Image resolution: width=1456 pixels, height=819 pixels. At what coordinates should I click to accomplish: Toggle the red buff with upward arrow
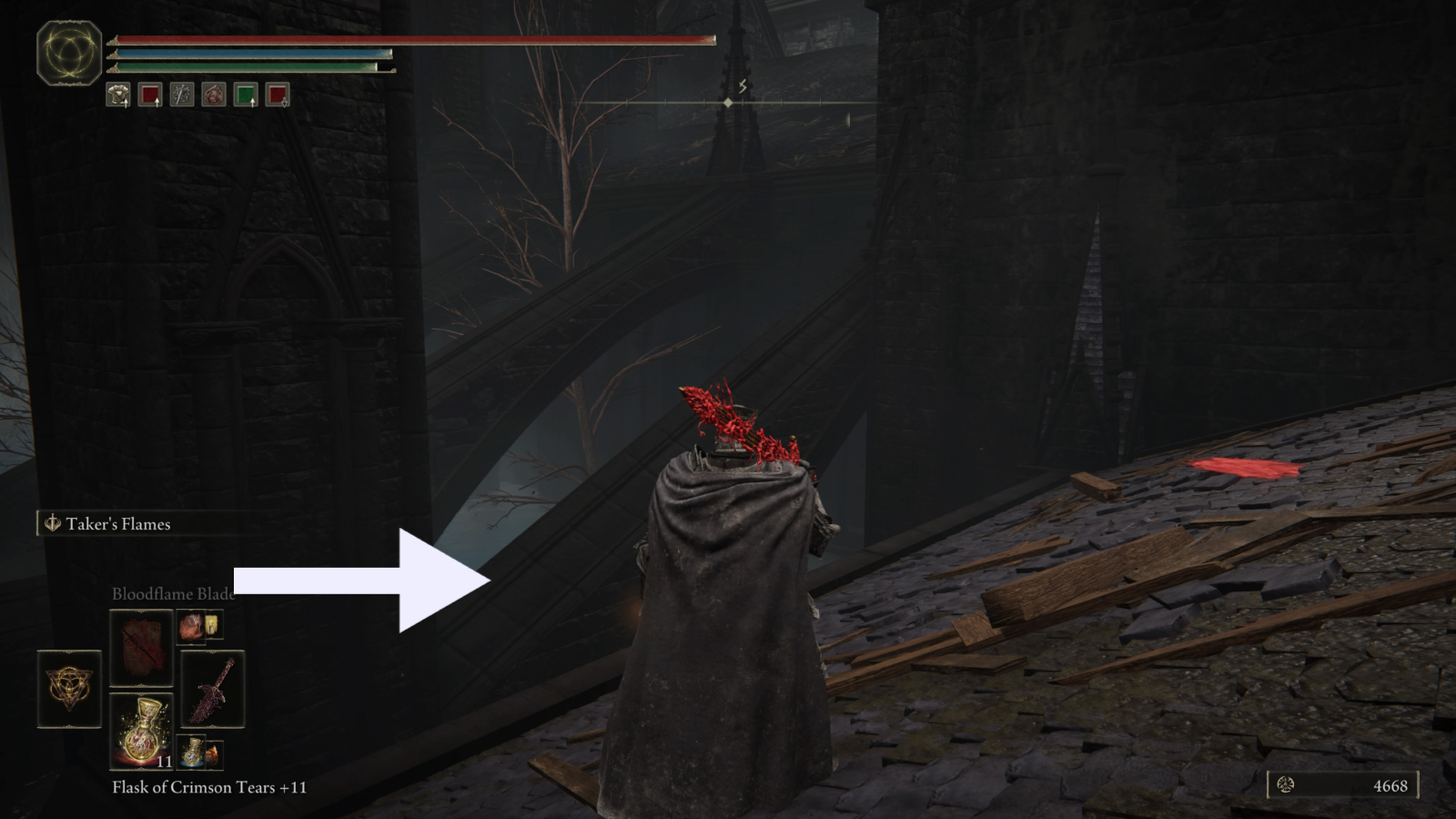[150, 95]
